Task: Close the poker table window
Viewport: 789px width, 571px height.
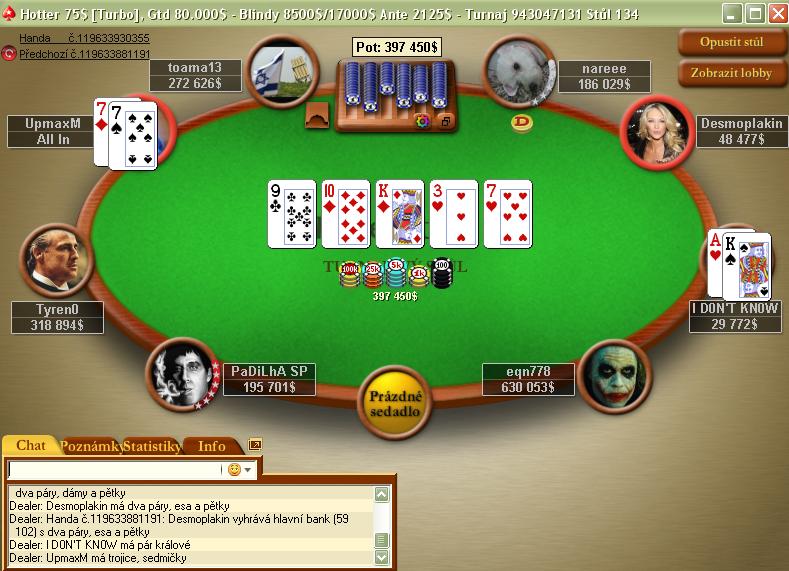Action: (x=775, y=13)
